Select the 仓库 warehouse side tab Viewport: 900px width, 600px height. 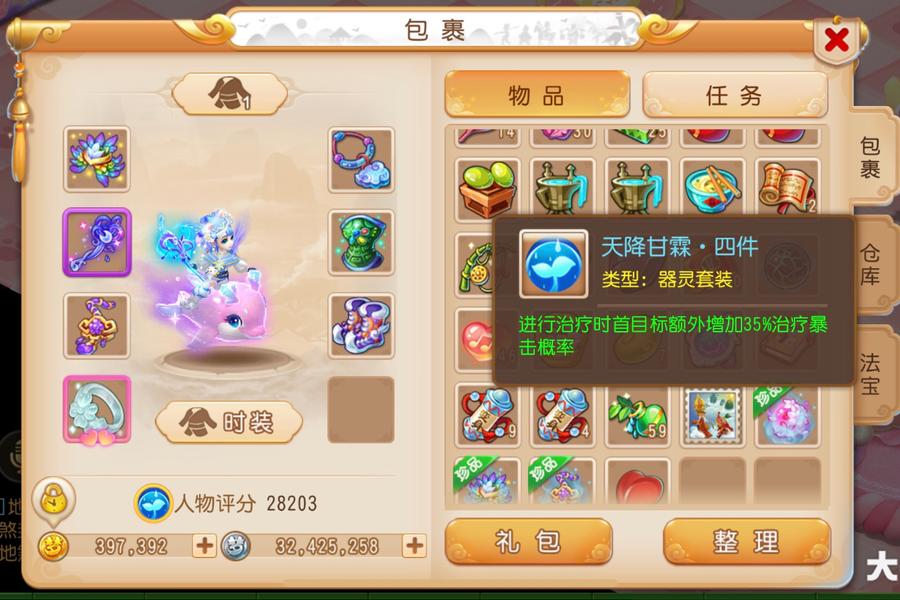click(x=870, y=264)
